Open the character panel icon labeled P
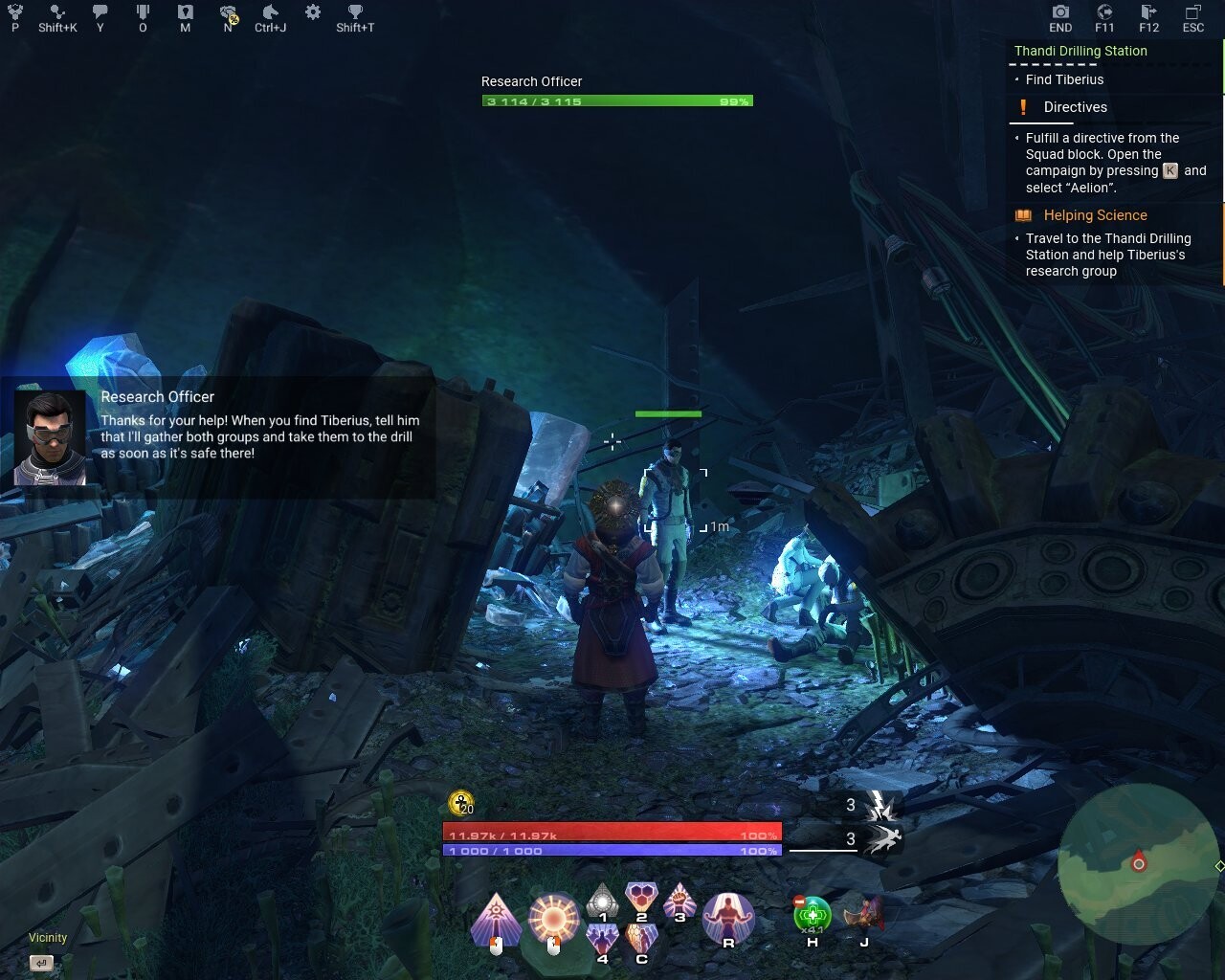Screen dimensions: 1225x980 tap(13, 11)
